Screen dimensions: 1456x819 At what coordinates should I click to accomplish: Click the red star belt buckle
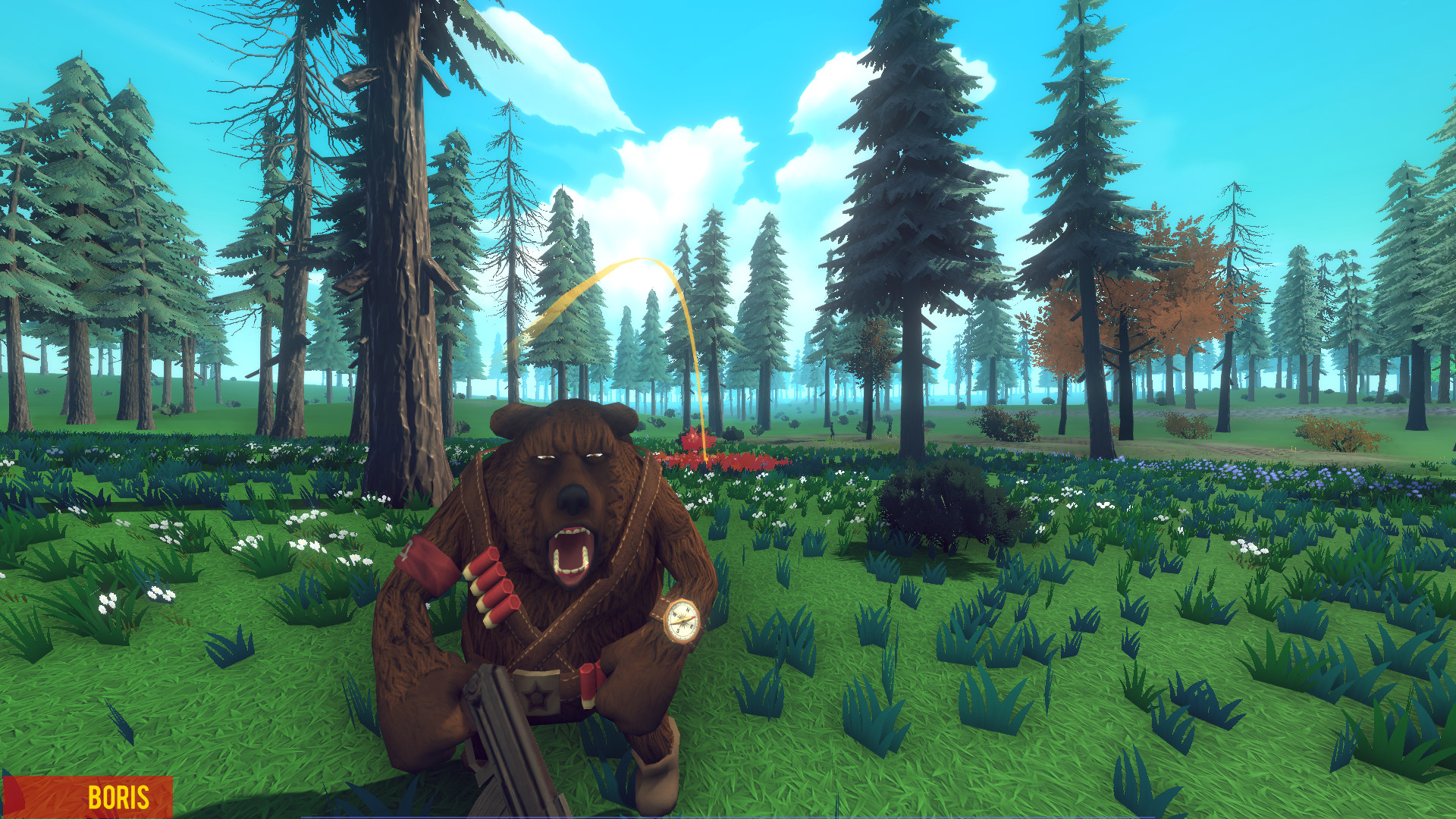536,695
